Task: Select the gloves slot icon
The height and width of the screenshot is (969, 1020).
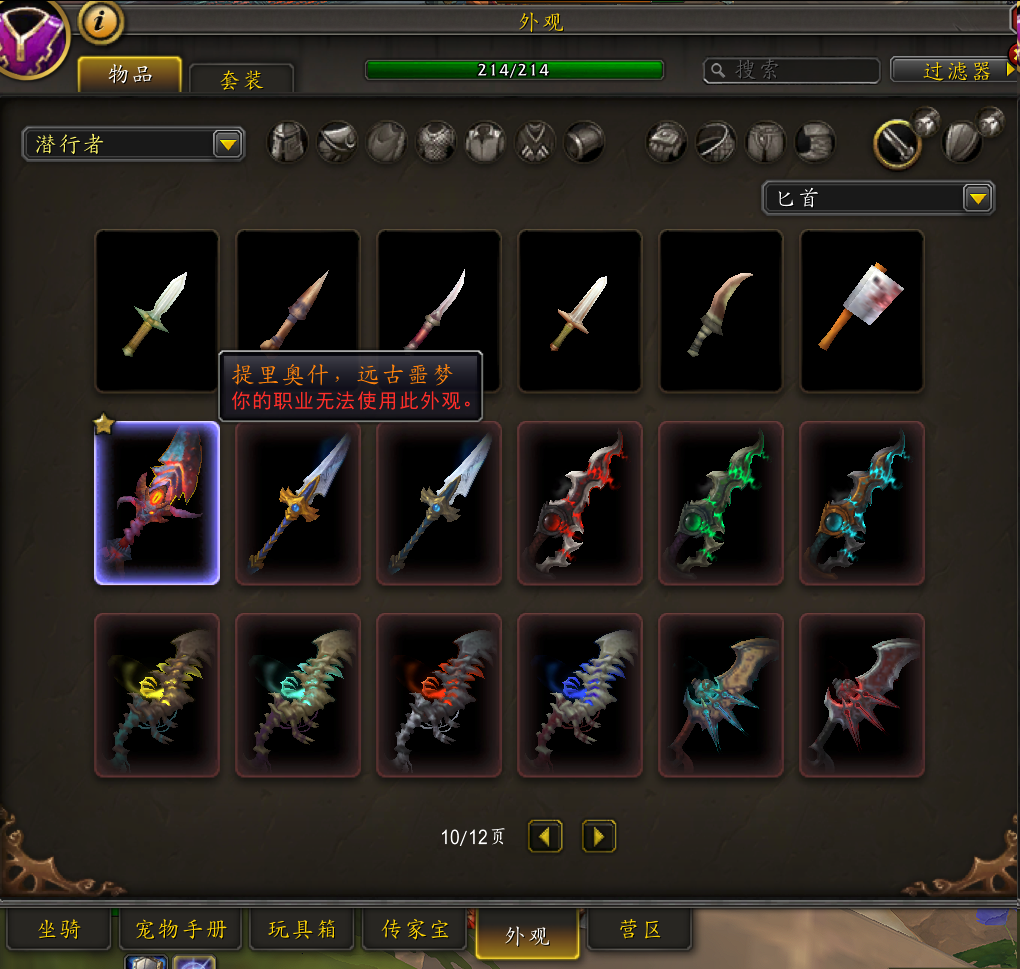Action: point(666,142)
